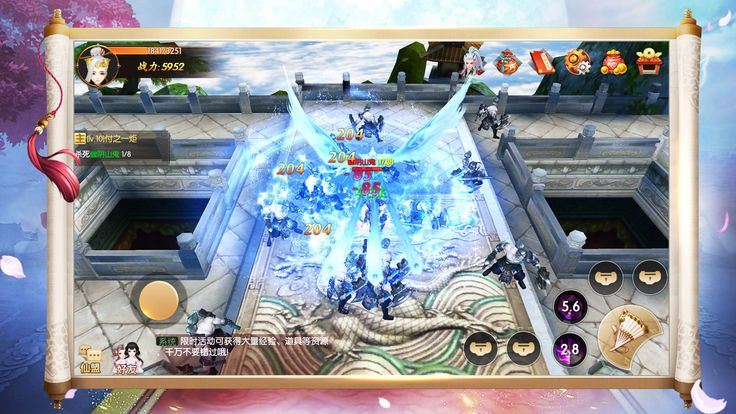
Task: Activate the skill on 5.6 cooldown
Action: coord(570,307)
